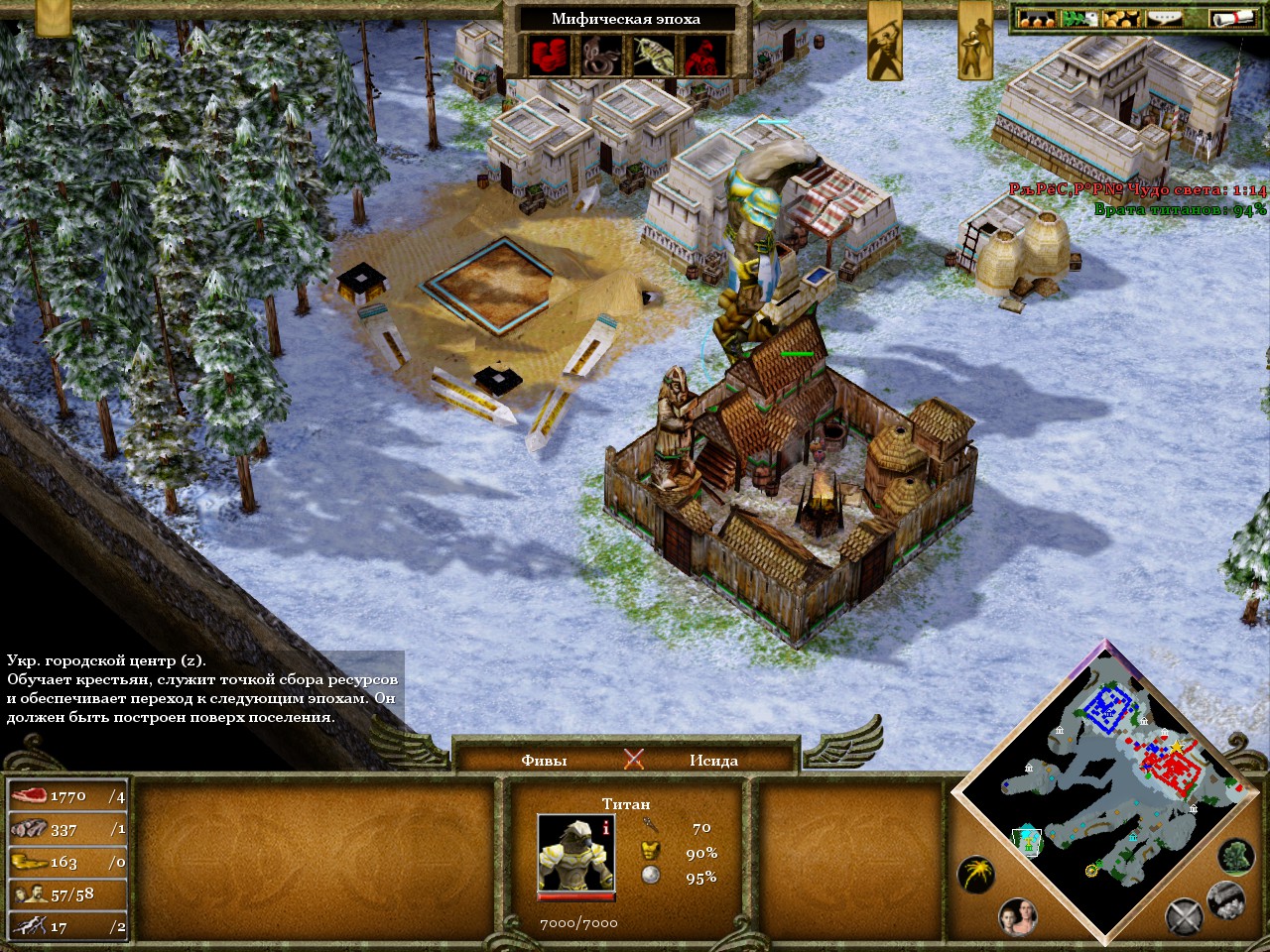This screenshot has width=1270, height=952.
Task: Open the Titan info button
Action: [x=606, y=825]
